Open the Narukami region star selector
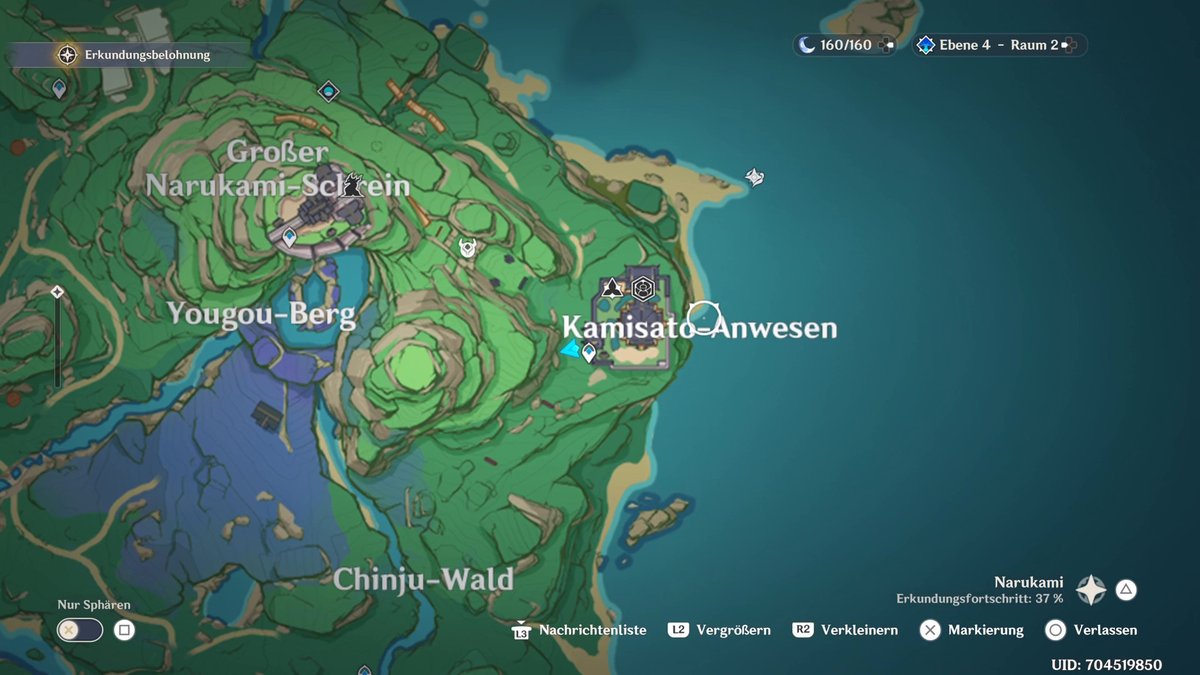This screenshot has height=675, width=1200. pos(1090,590)
